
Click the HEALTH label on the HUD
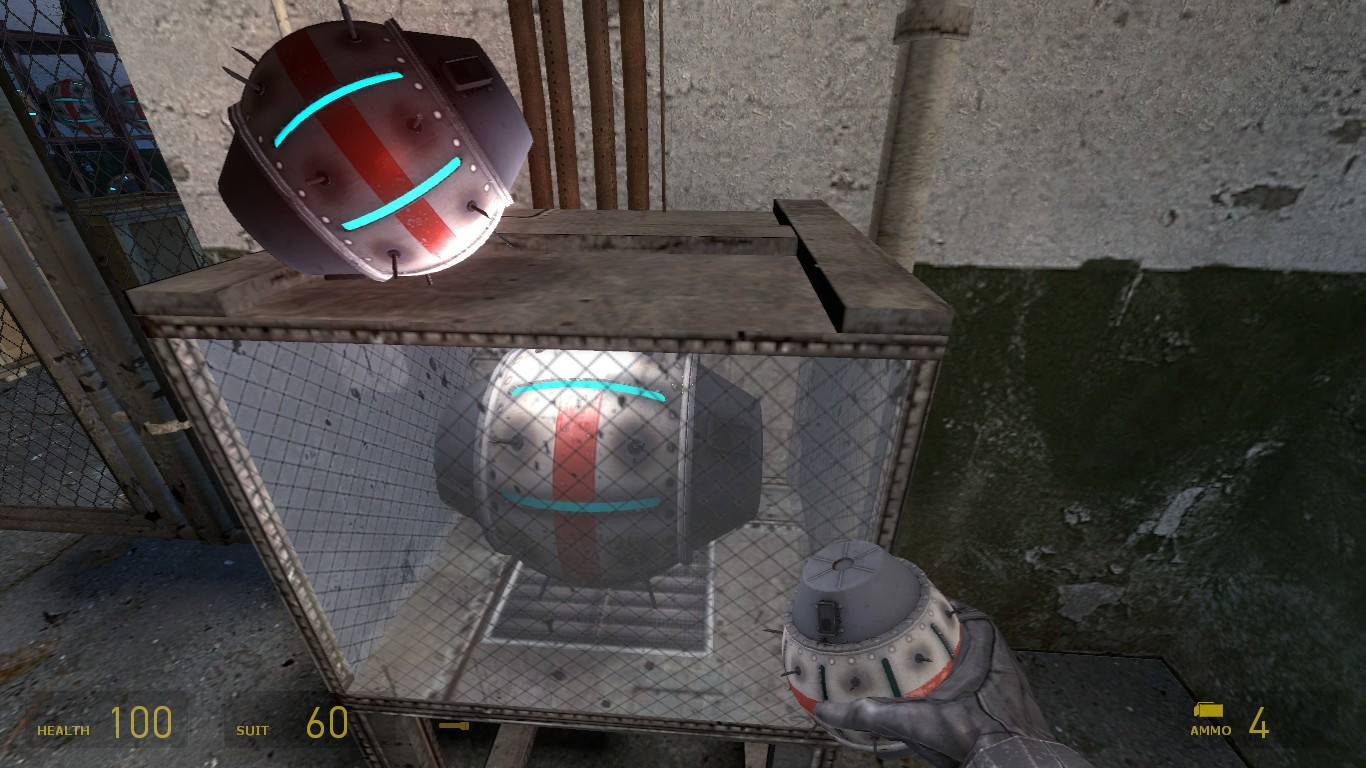[62, 731]
